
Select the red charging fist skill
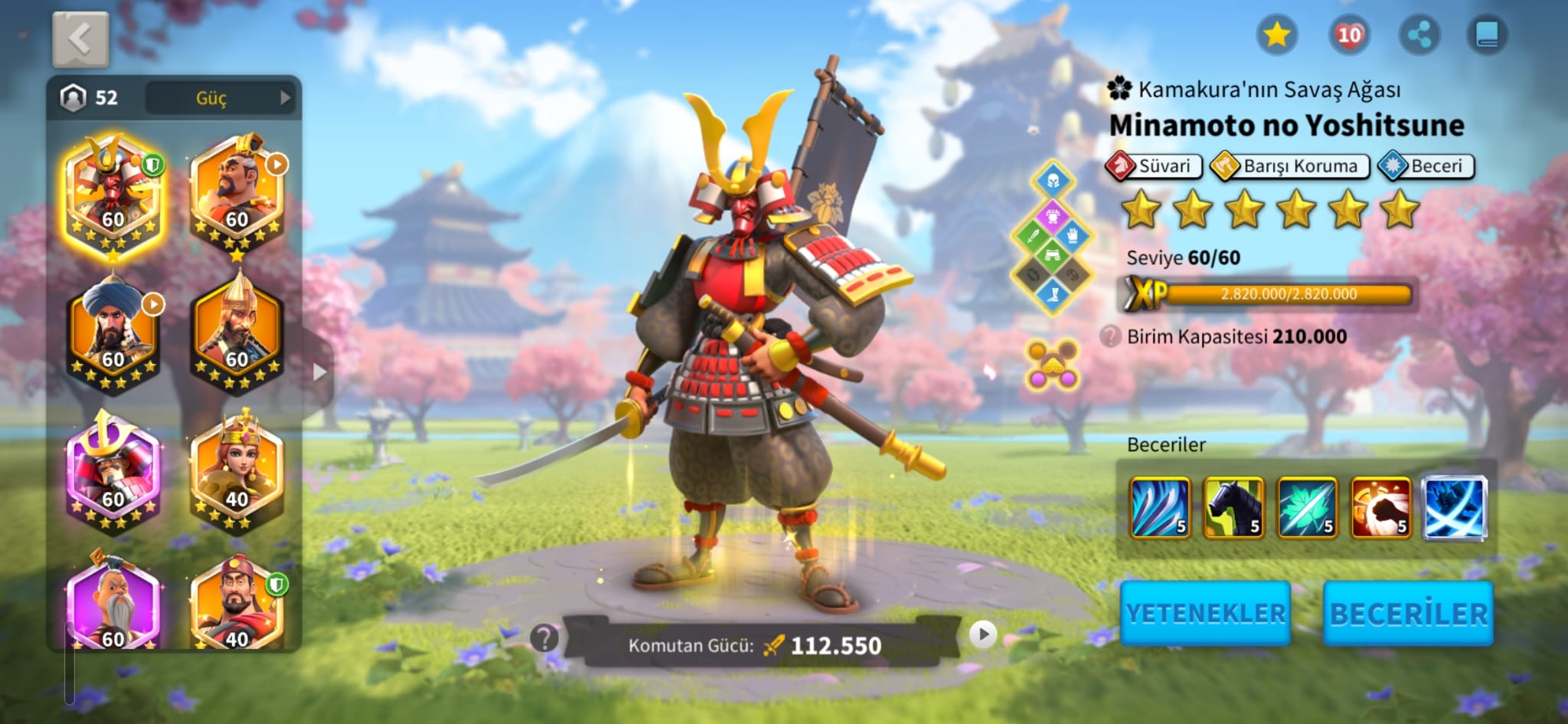point(1380,507)
